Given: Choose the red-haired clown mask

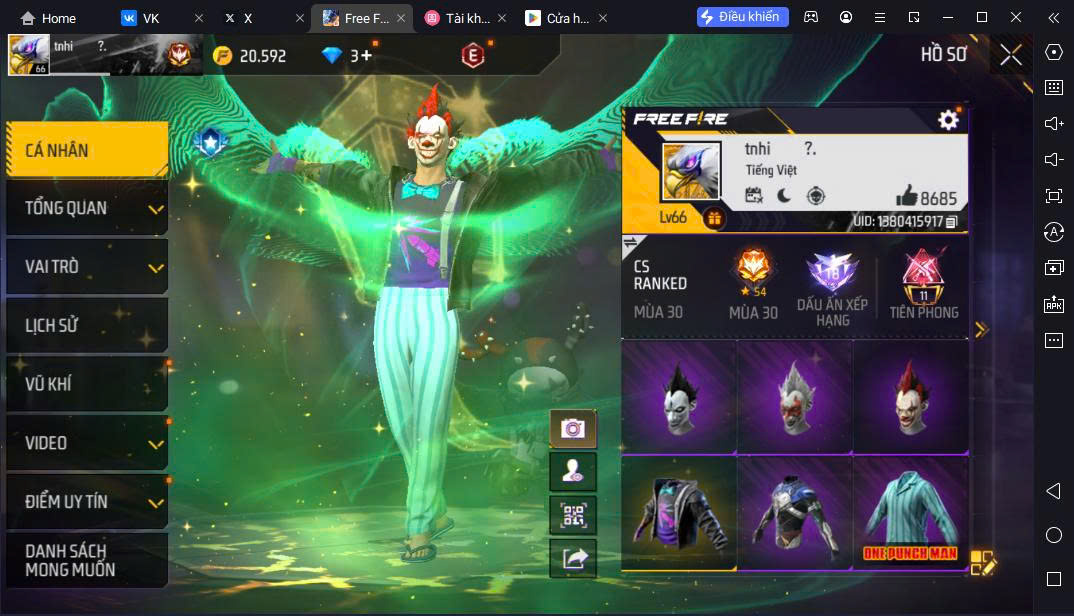Looking at the screenshot, I should tap(910, 396).
